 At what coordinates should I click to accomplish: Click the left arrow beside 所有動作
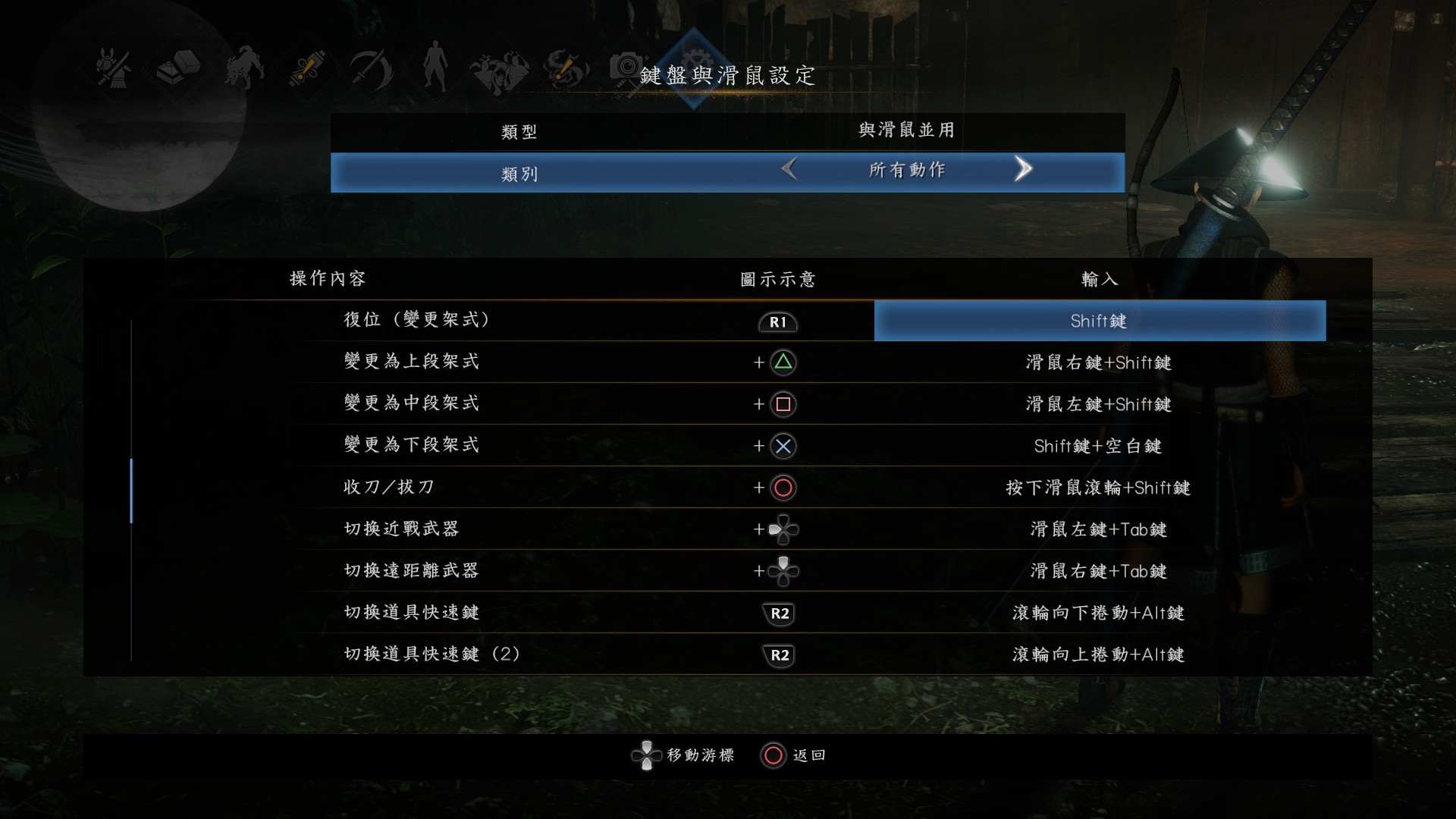click(x=790, y=170)
